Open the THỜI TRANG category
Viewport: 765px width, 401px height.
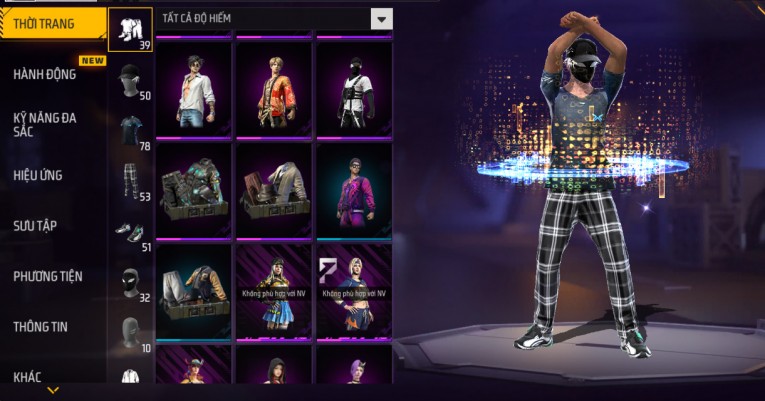50,24
